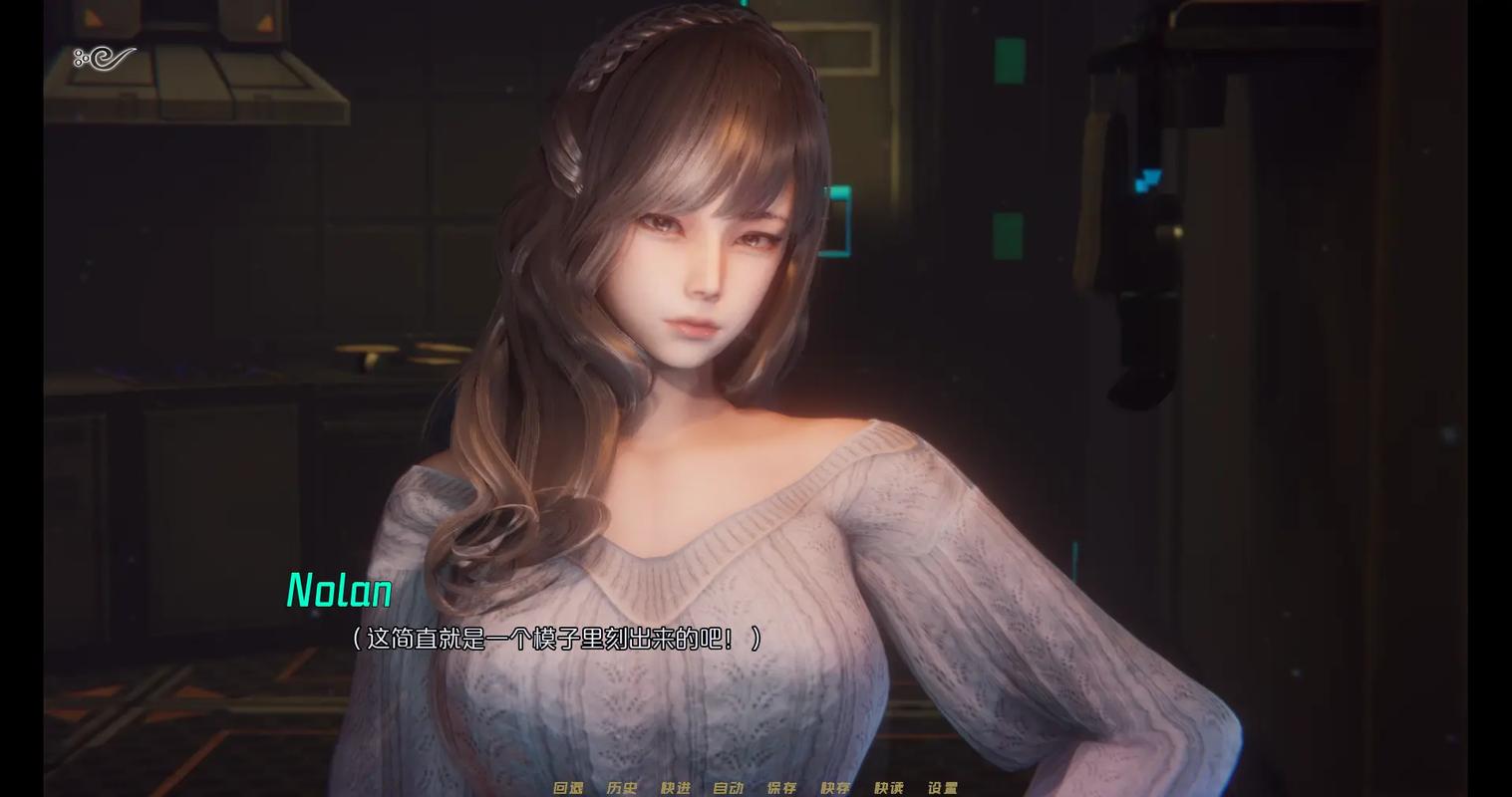Toggle 自动 auto-play reading mode
The width and height of the screenshot is (1512, 797).
pos(730,787)
